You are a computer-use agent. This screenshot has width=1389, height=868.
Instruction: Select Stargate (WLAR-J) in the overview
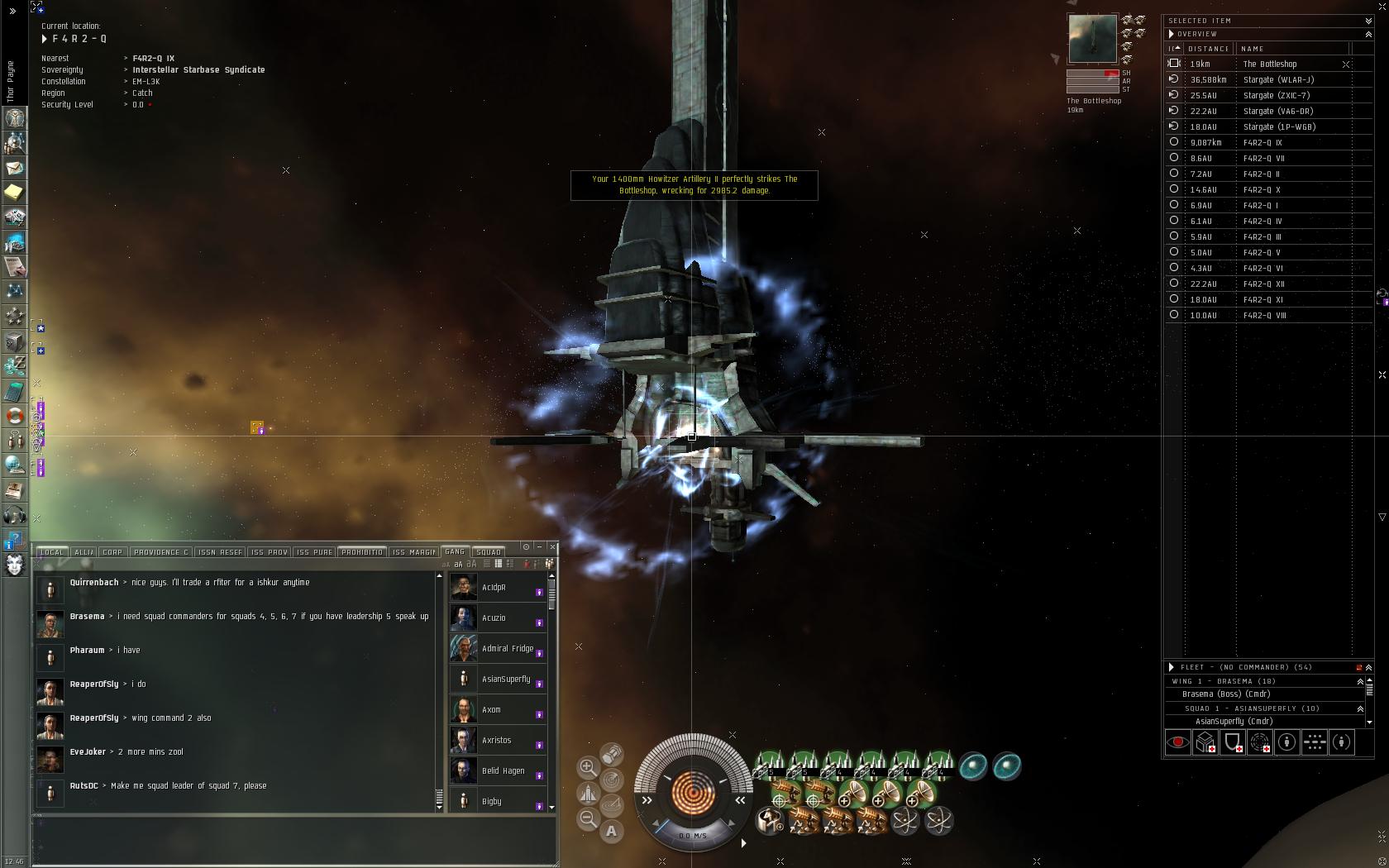[x=1278, y=80]
